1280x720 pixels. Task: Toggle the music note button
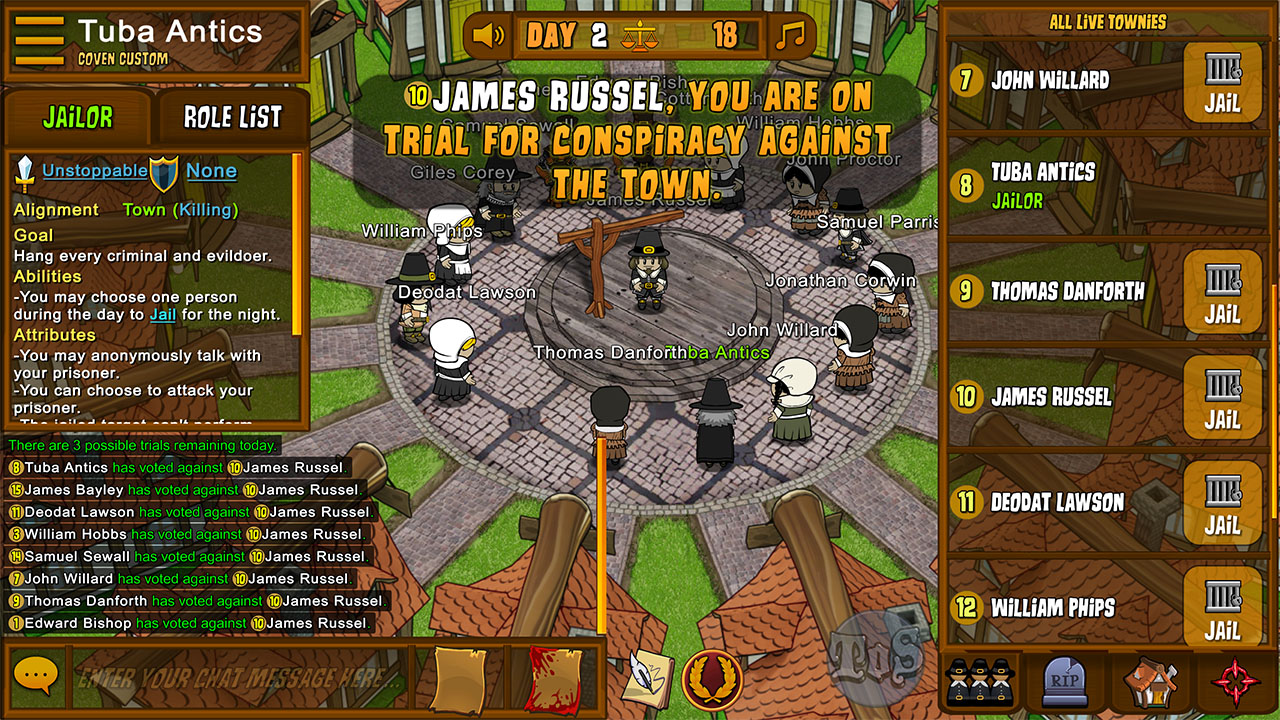point(791,37)
